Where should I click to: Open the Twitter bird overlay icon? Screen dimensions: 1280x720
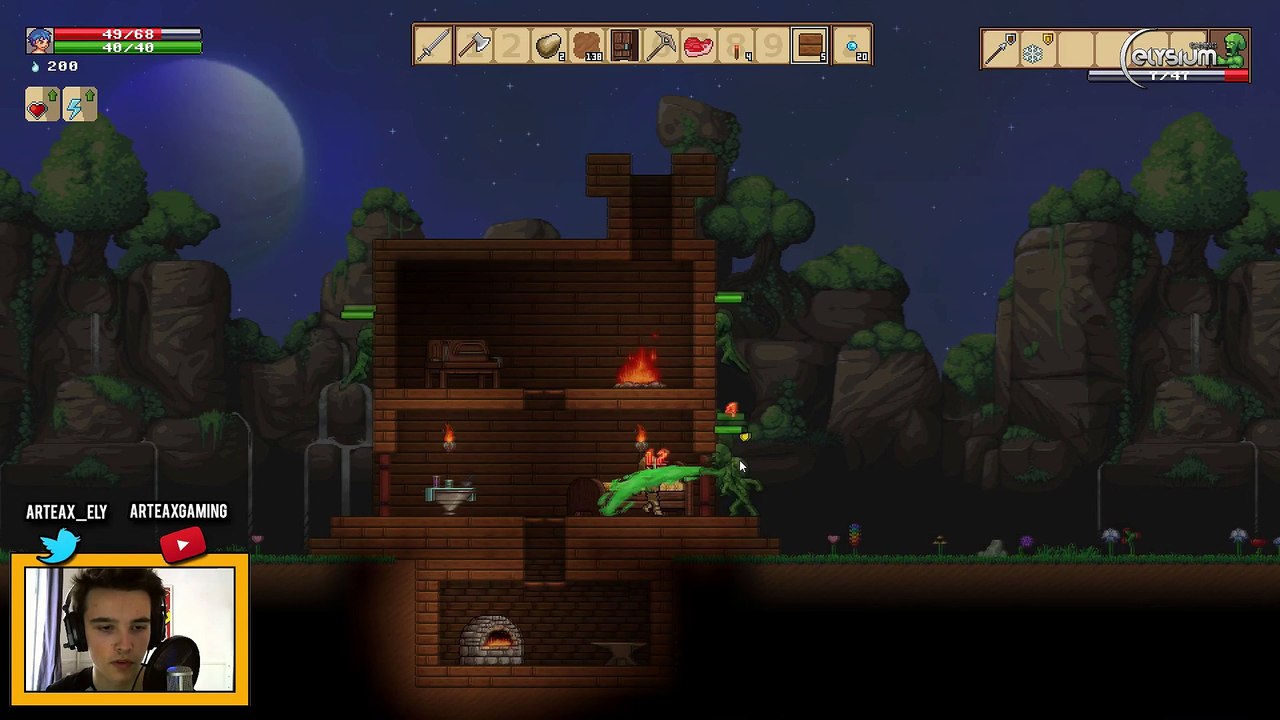click(x=61, y=546)
